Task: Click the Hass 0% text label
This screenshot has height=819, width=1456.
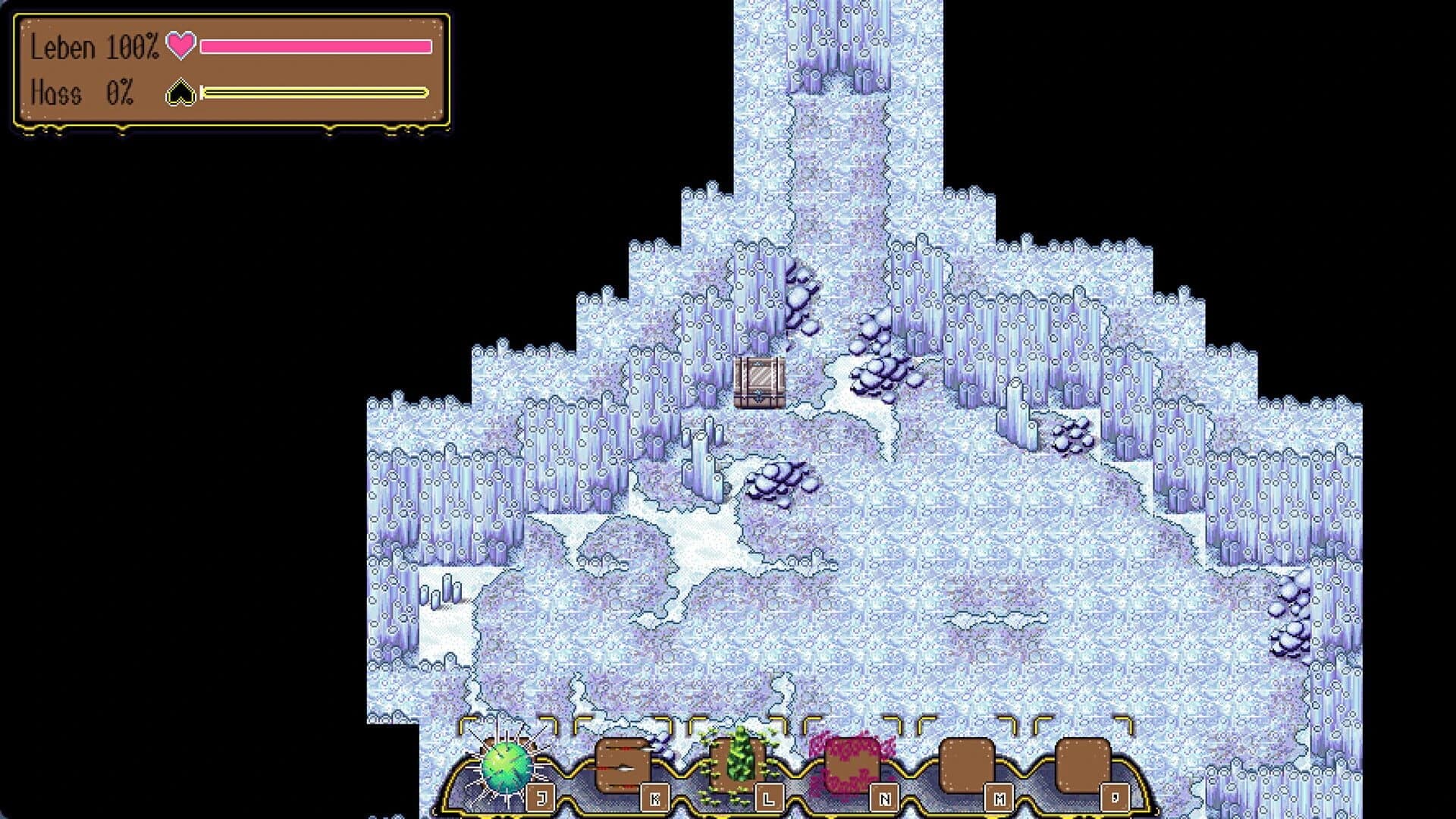Action: (83, 93)
